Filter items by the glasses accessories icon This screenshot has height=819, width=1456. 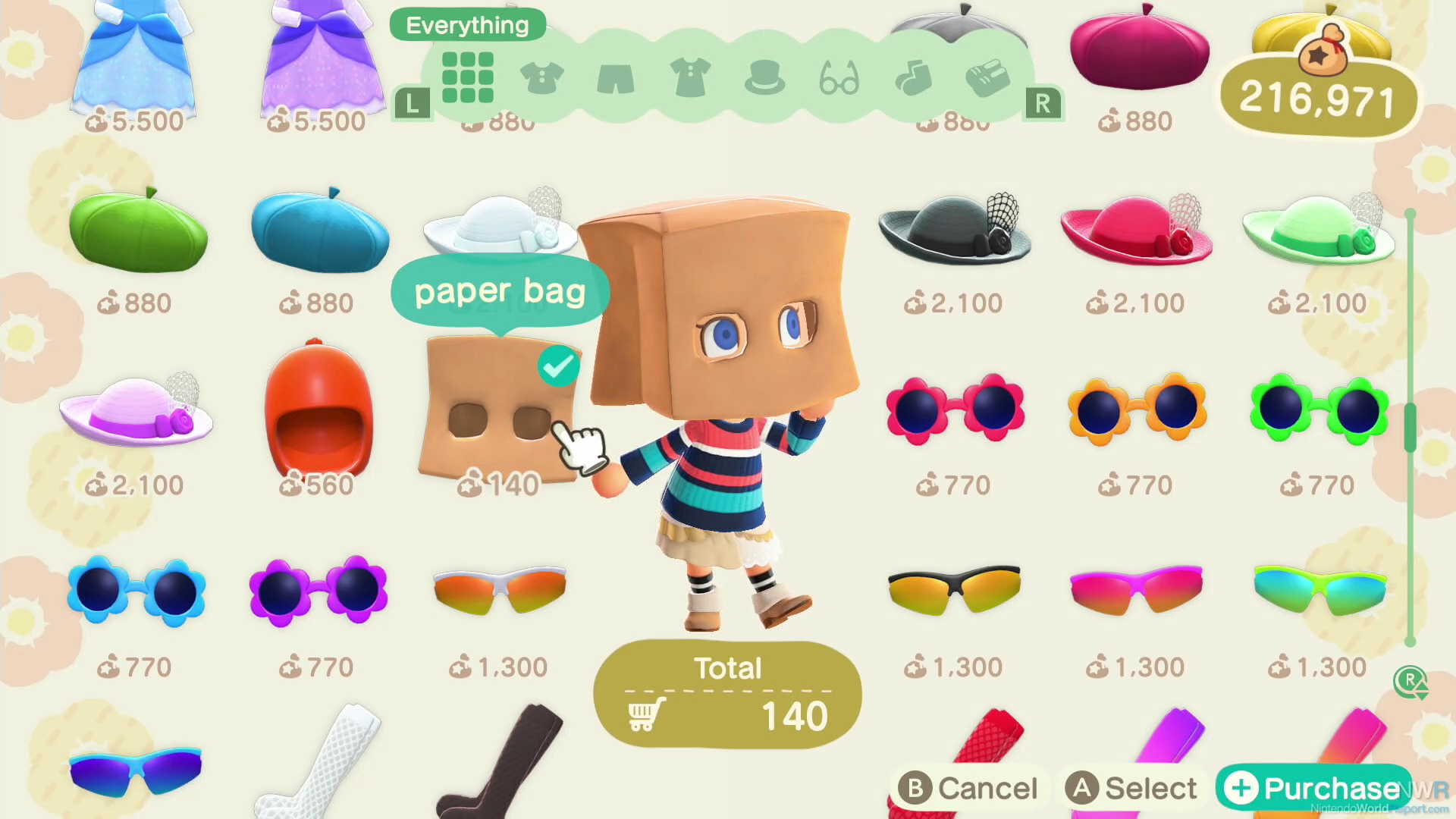pos(840,78)
